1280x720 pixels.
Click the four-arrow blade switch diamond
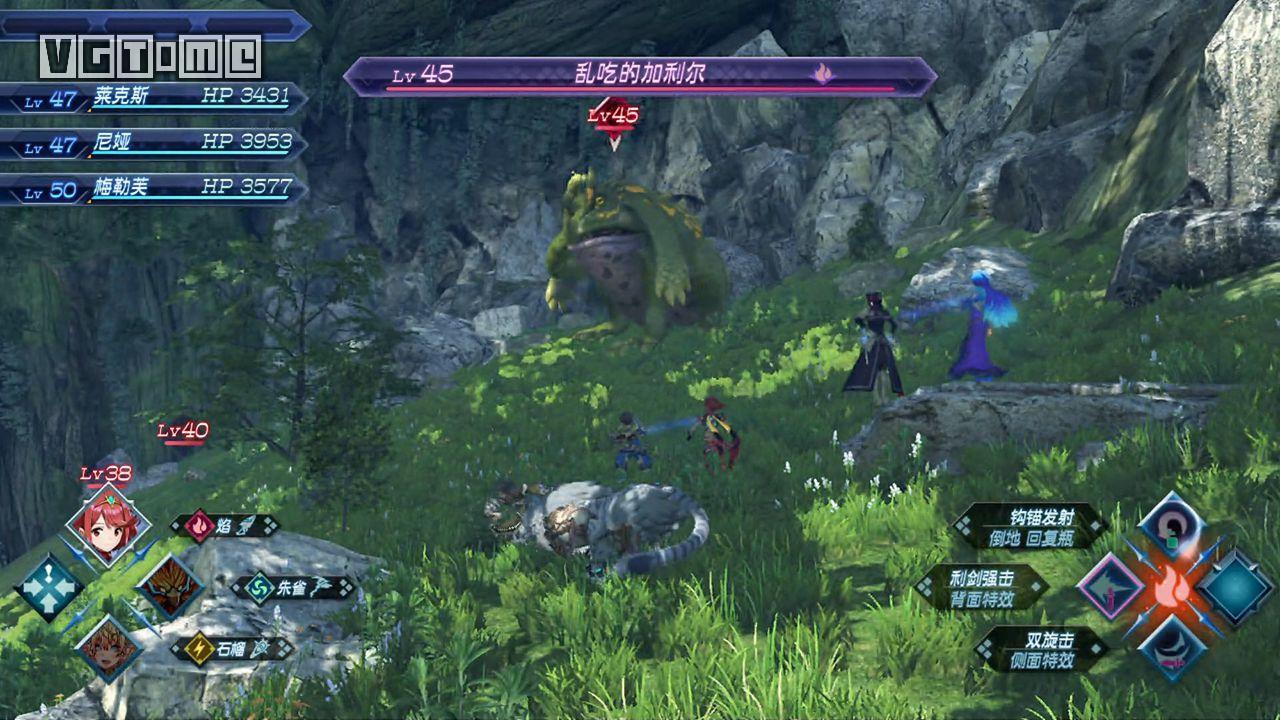tap(48, 586)
